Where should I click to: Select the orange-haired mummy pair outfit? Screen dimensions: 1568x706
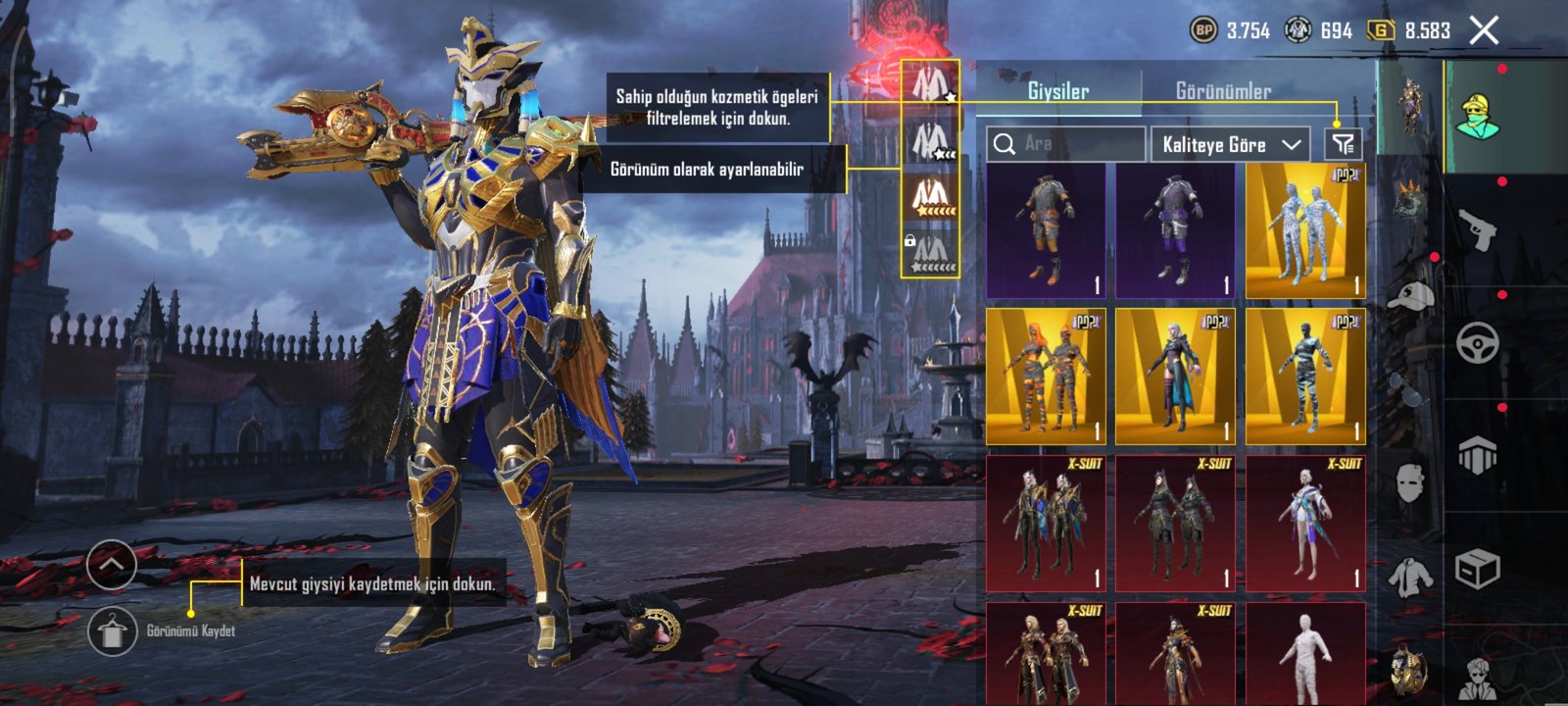pos(1046,378)
